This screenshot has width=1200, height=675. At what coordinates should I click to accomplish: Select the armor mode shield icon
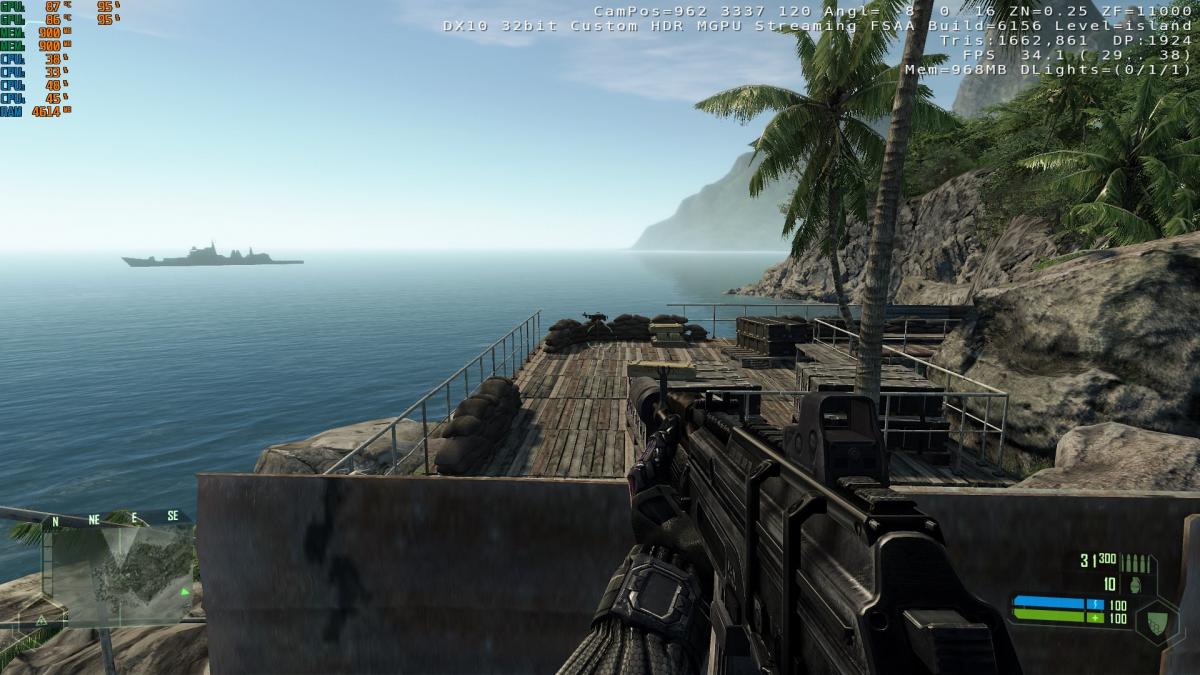click(x=1157, y=620)
